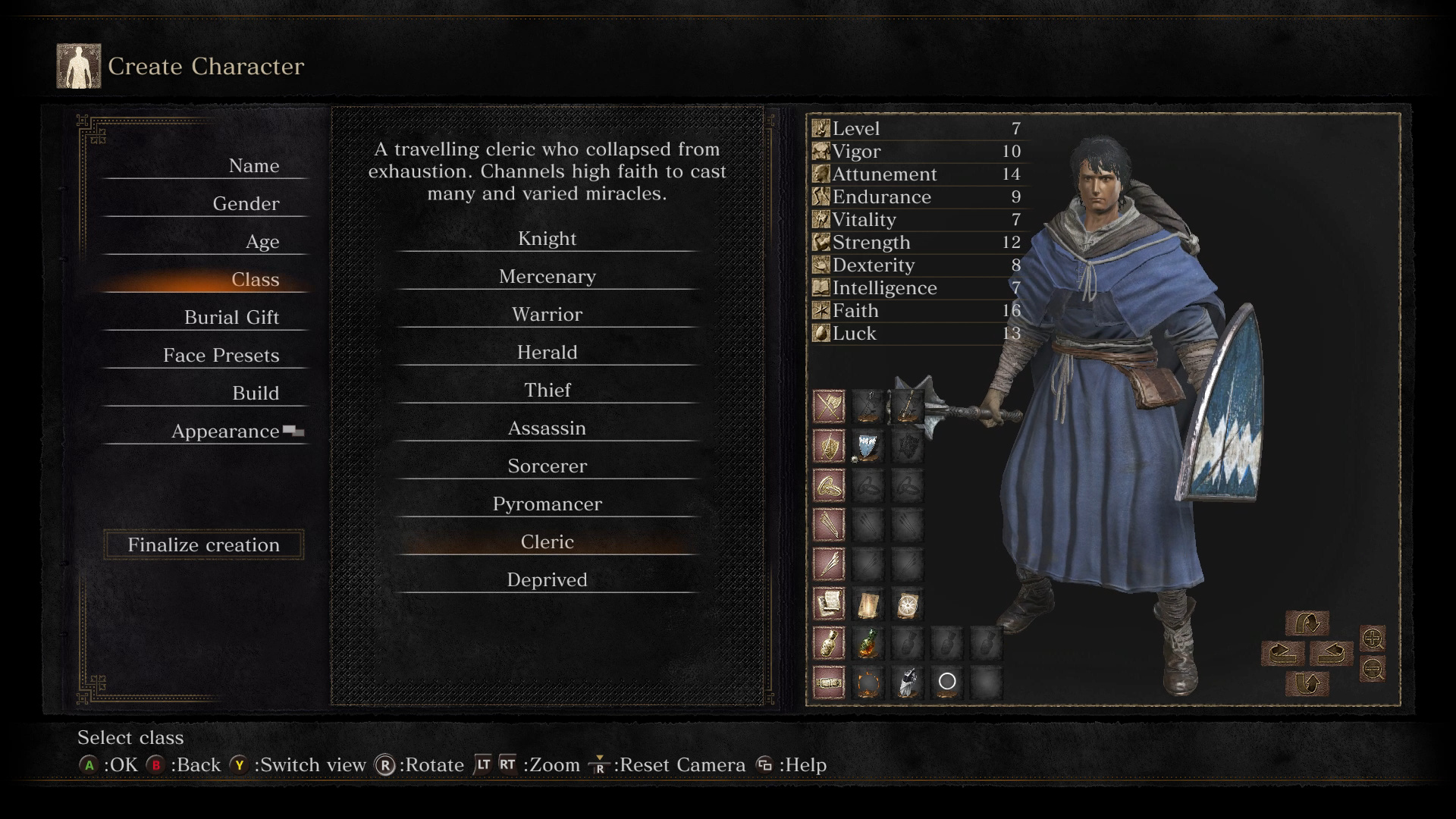The height and width of the screenshot is (819, 1456).
Task: Open the Appearance submenu
Action: pos(225,431)
